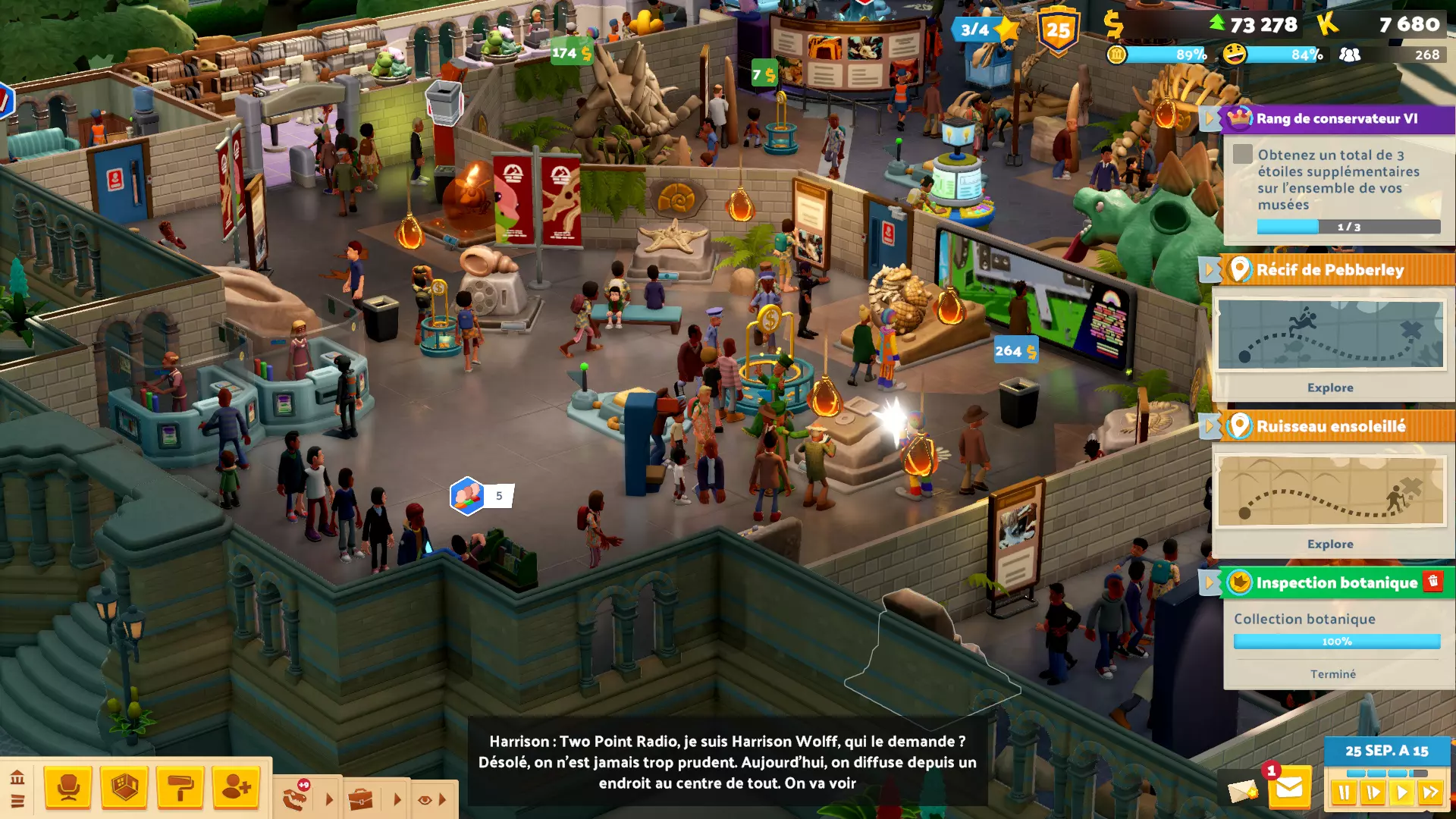Set game speed to slow play
1456x819 pixels.
pyautogui.click(x=1373, y=793)
